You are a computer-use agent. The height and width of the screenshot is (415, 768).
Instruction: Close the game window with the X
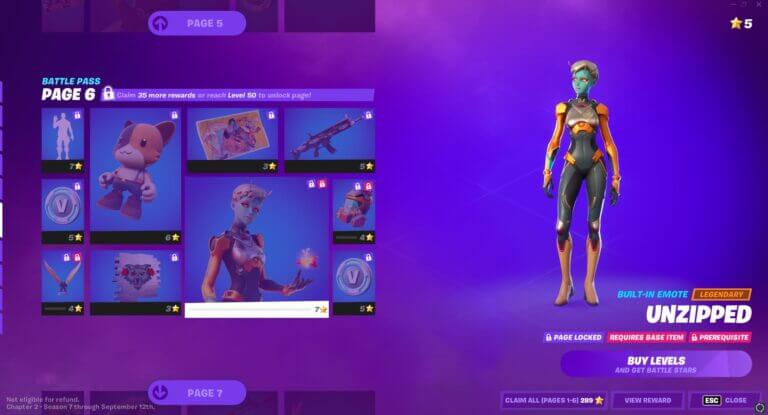758,5
